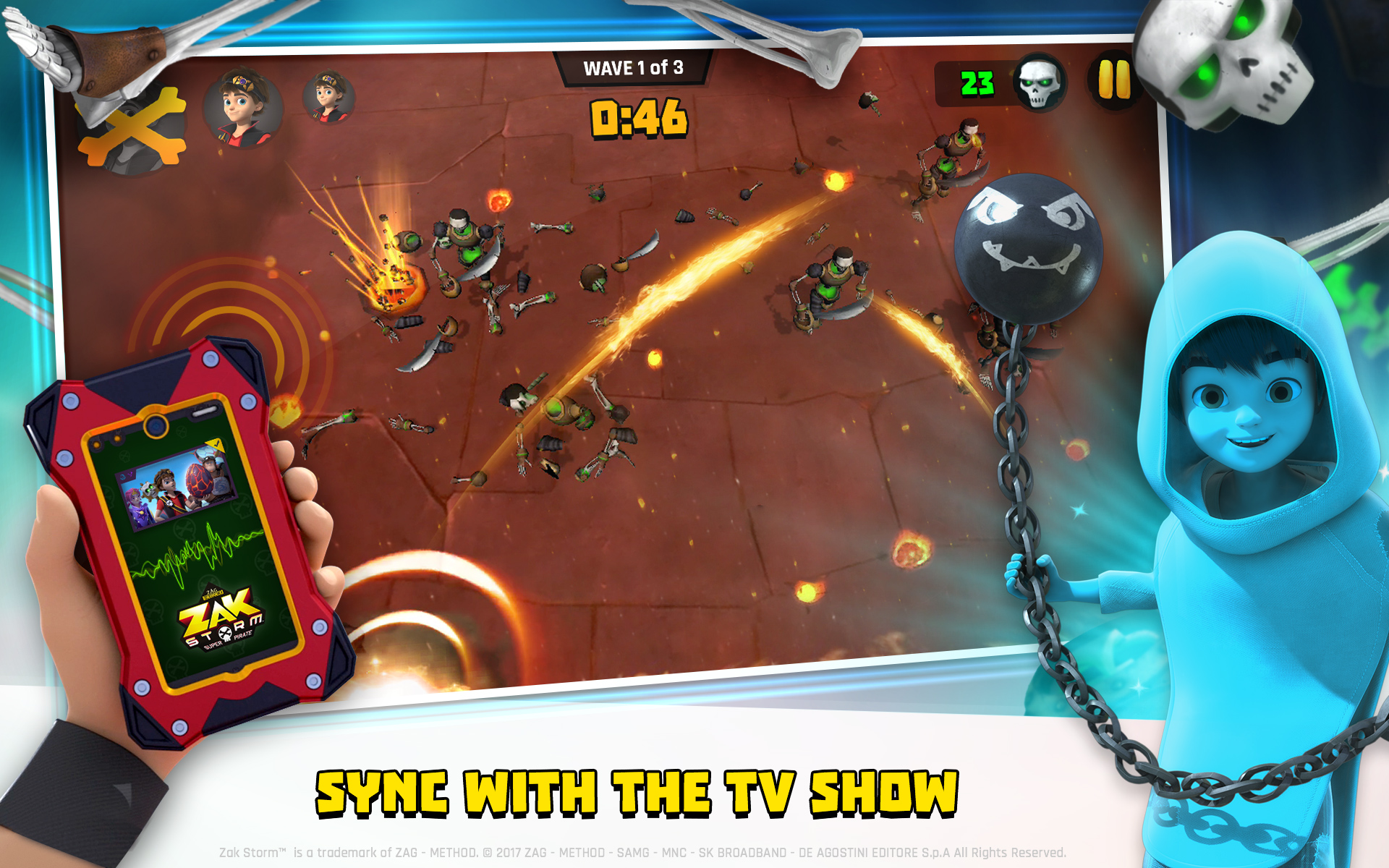Open the WAVE 1 of 3 banner
This screenshot has width=1389, height=868.
point(632,69)
